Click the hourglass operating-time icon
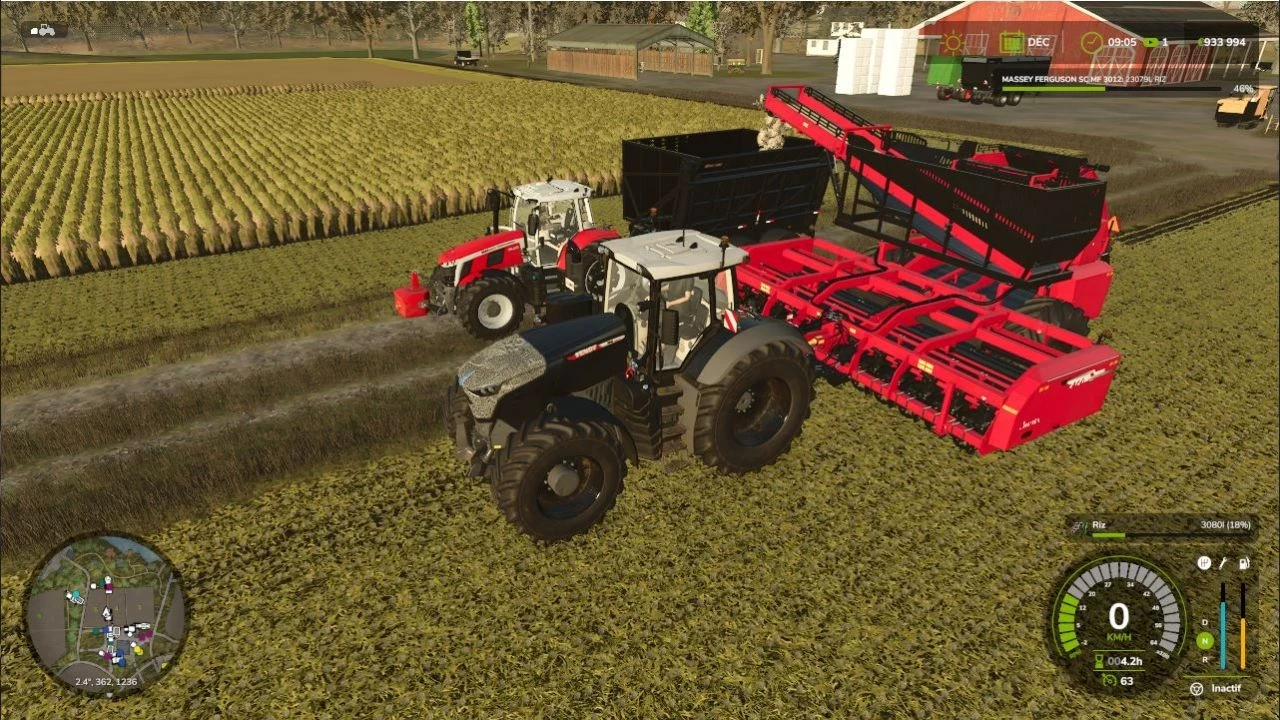Image resolution: width=1280 pixels, height=720 pixels. coord(1099,661)
